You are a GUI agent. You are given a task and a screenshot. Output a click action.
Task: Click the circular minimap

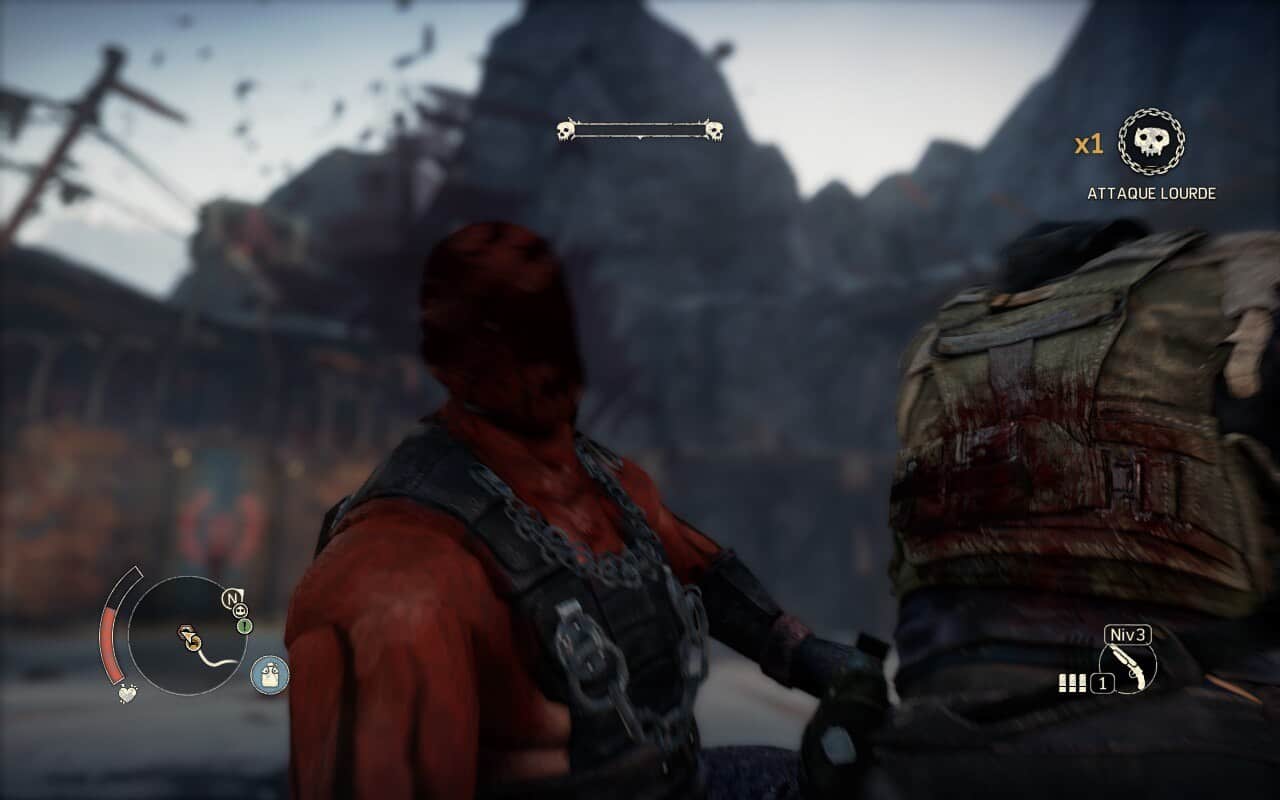coord(187,637)
